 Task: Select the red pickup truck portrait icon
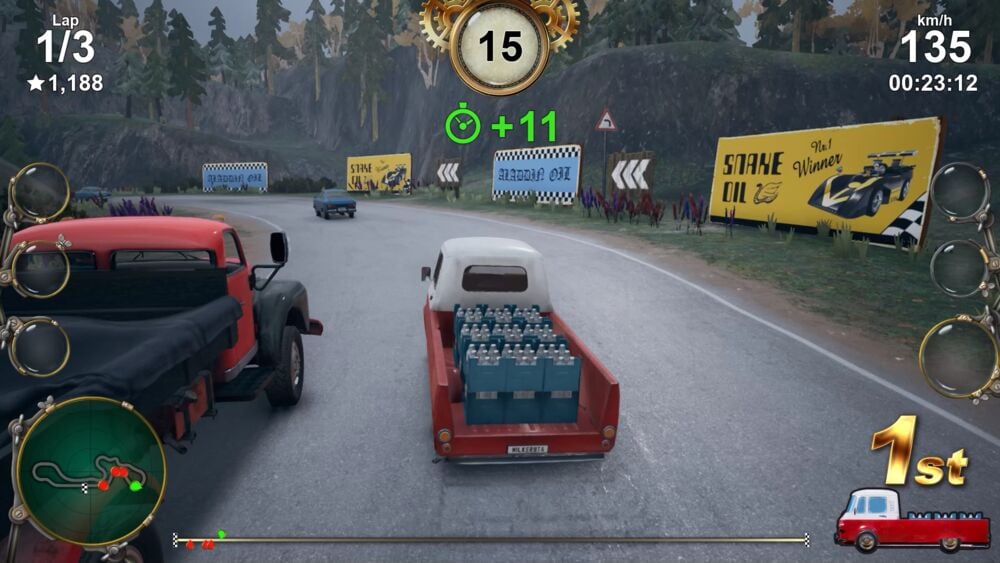[x=896, y=520]
